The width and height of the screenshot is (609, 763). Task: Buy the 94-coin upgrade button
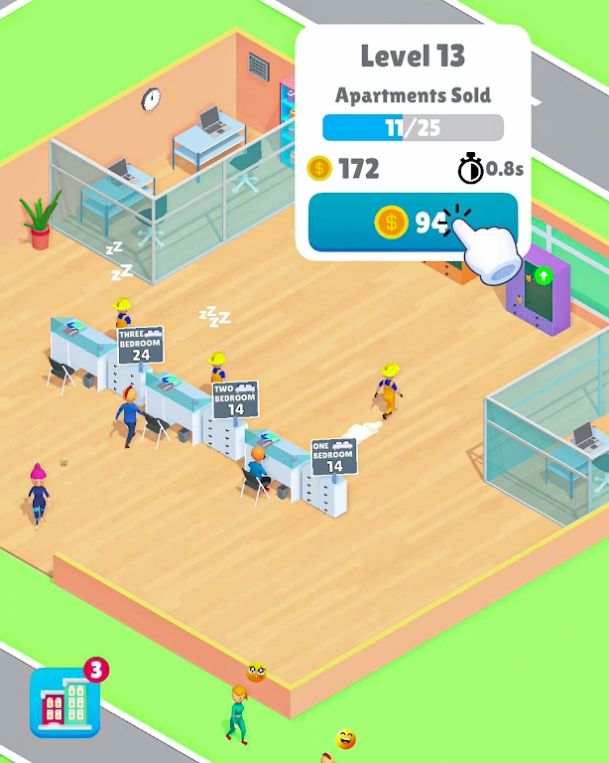click(x=412, y=222)
